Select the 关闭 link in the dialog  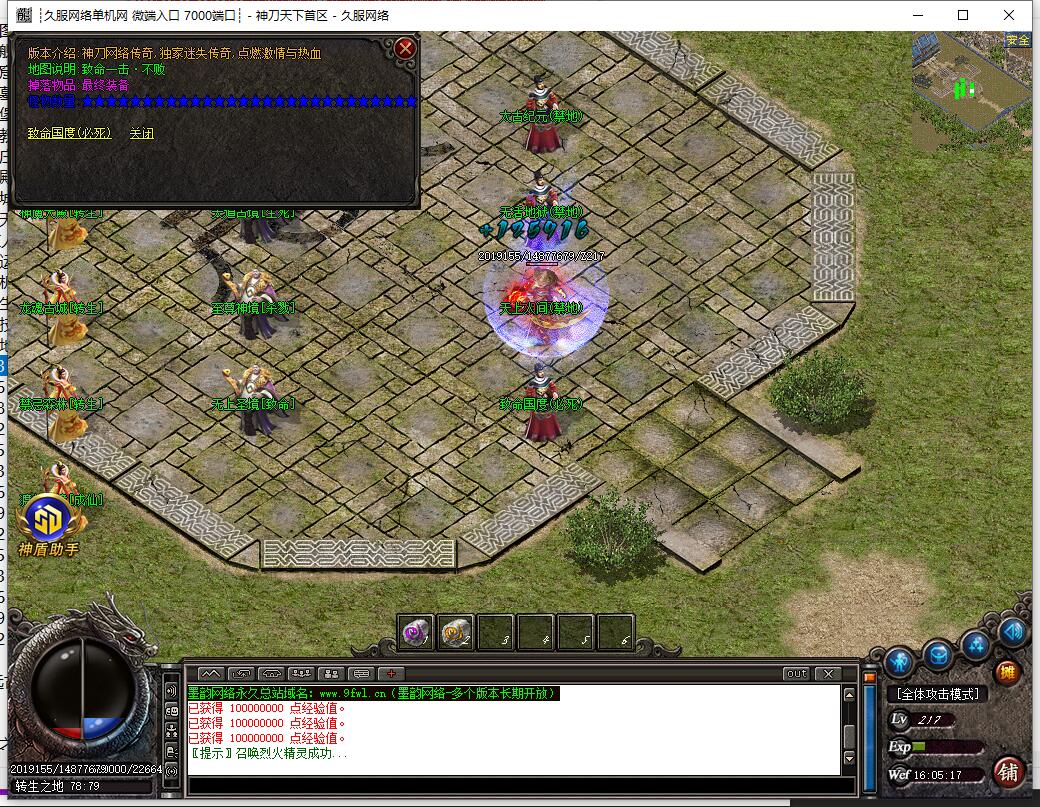[142, 133]
